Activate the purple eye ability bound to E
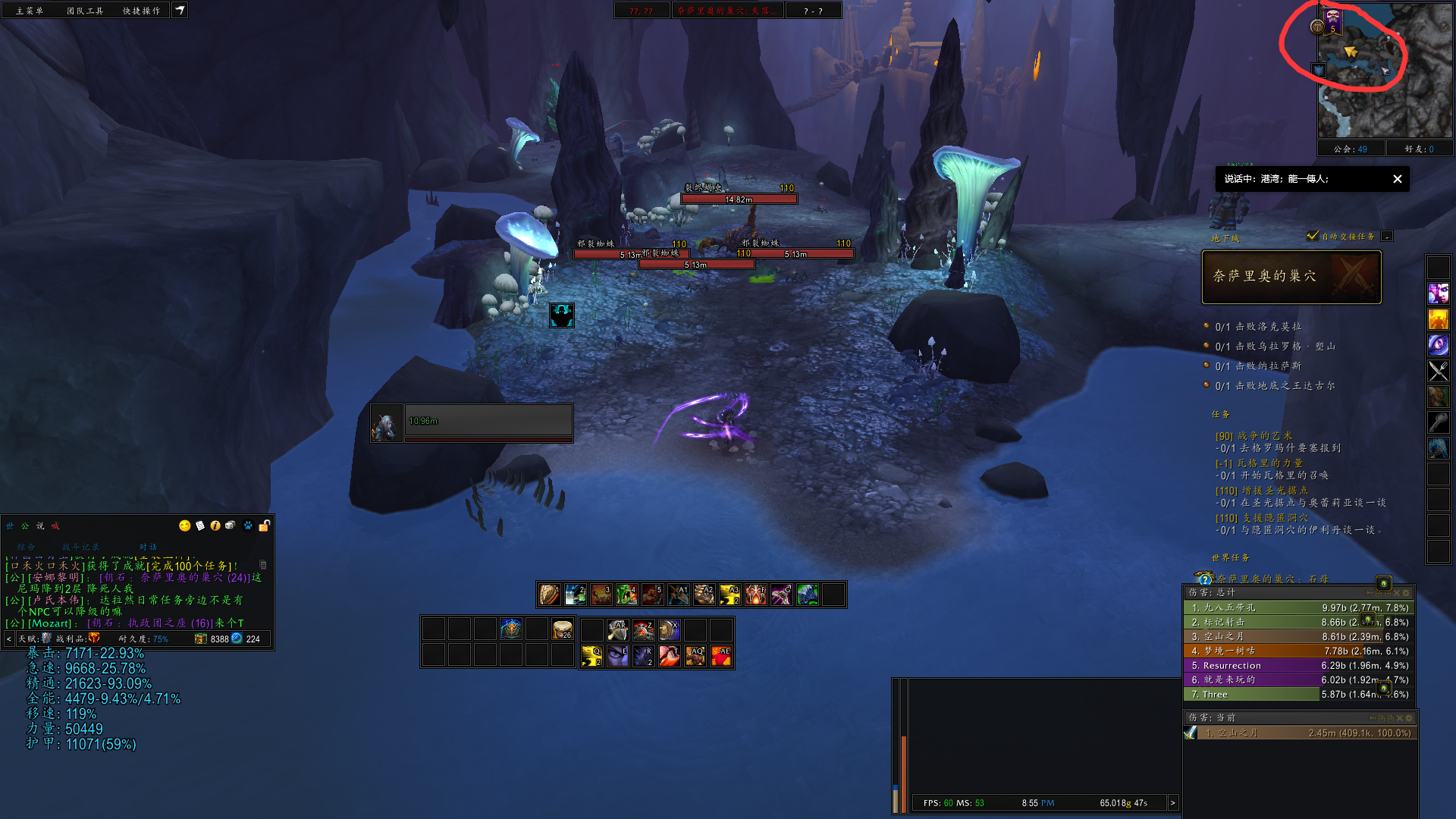1456x819 pixels. point(618,655)
